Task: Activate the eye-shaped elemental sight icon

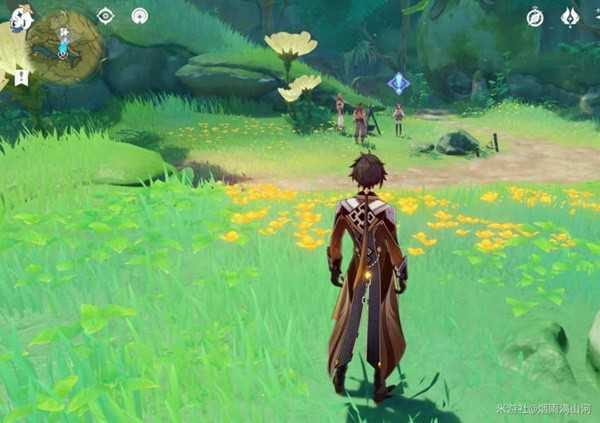Action: (105, 16)
